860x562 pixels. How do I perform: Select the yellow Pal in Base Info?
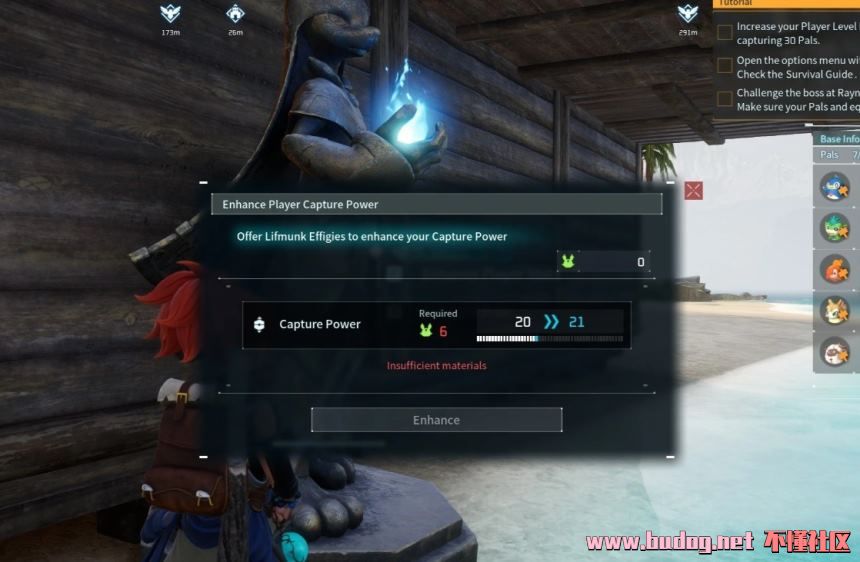click(x=835, y=311)
